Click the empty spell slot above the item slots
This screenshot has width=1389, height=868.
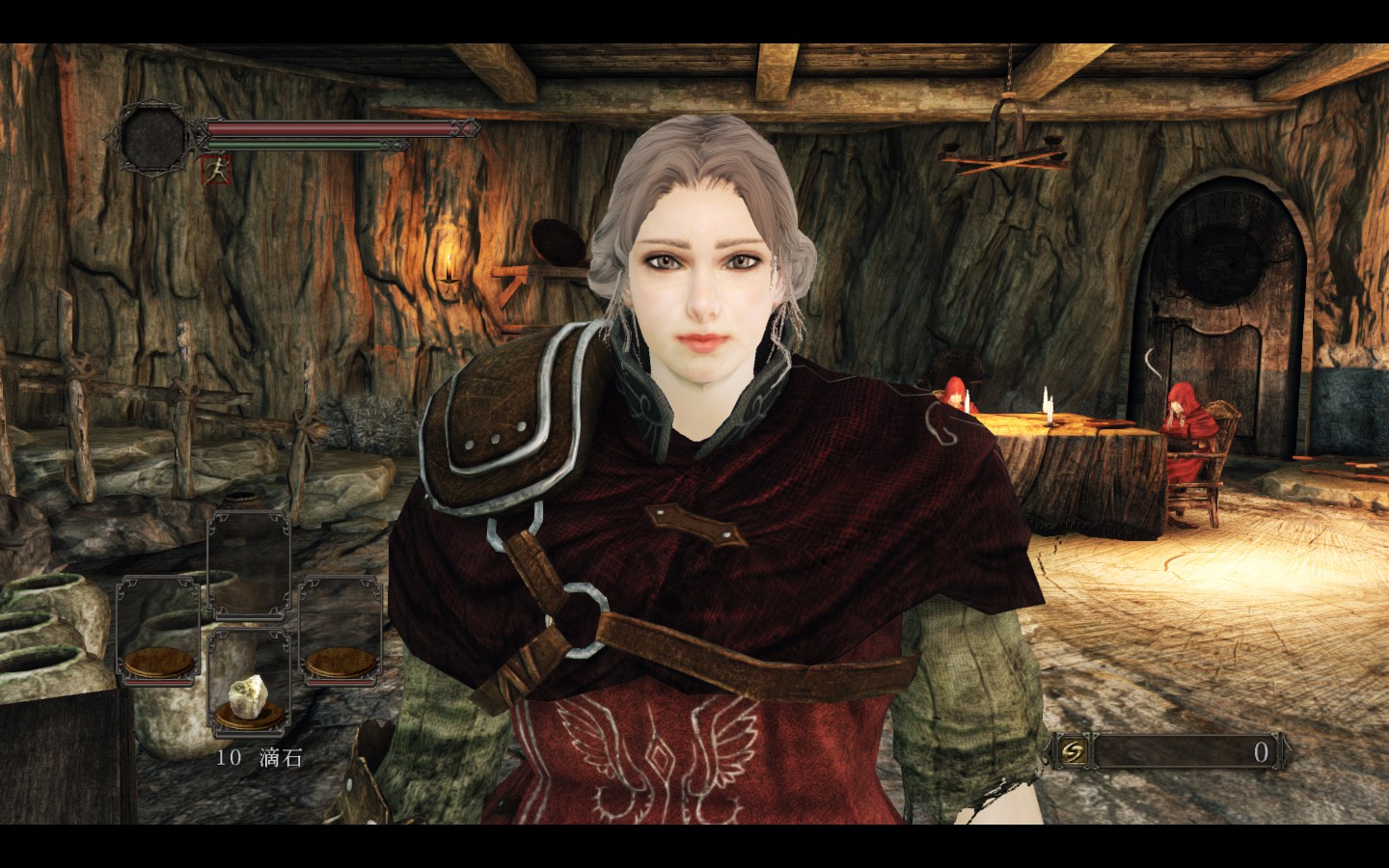[x=249, y=565]
